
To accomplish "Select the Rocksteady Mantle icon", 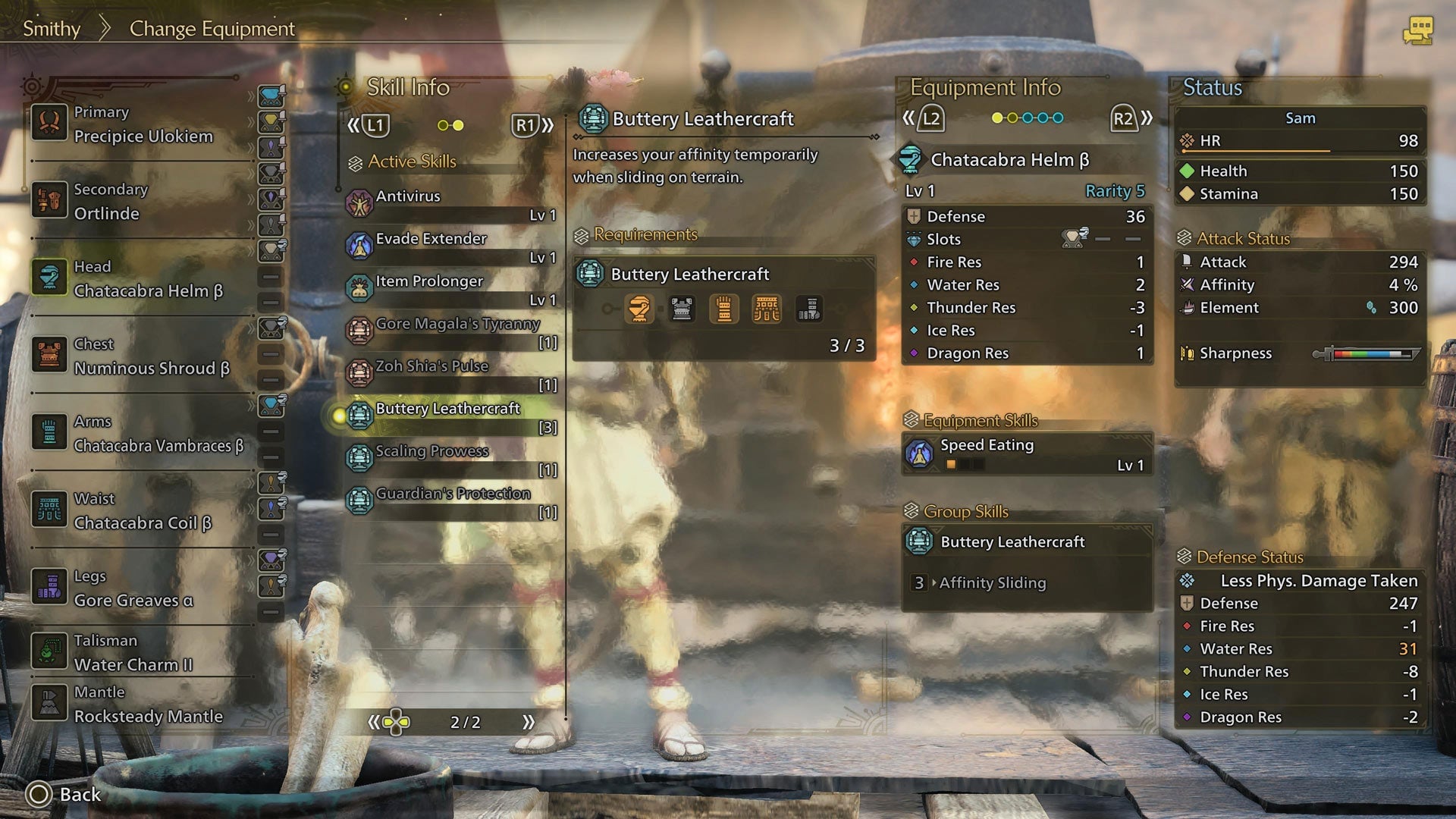I will (49, 704).
